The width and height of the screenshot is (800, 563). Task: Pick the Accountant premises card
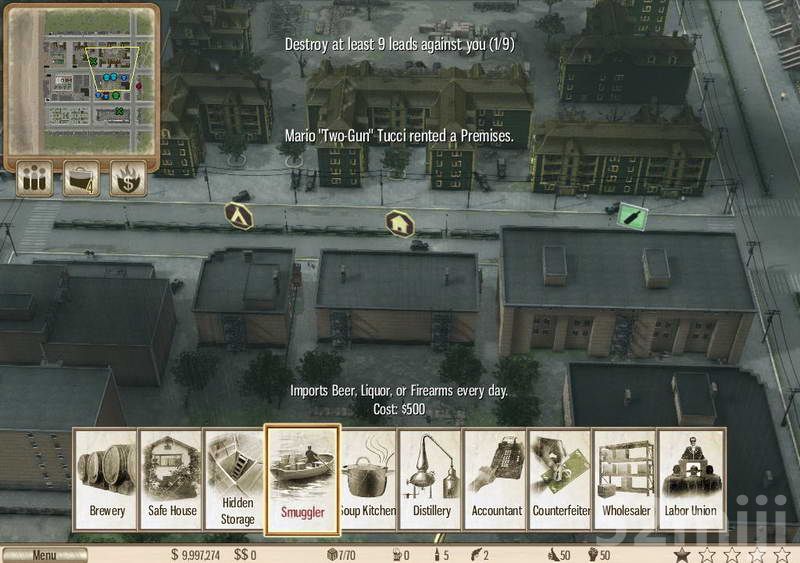click(496, 480)
